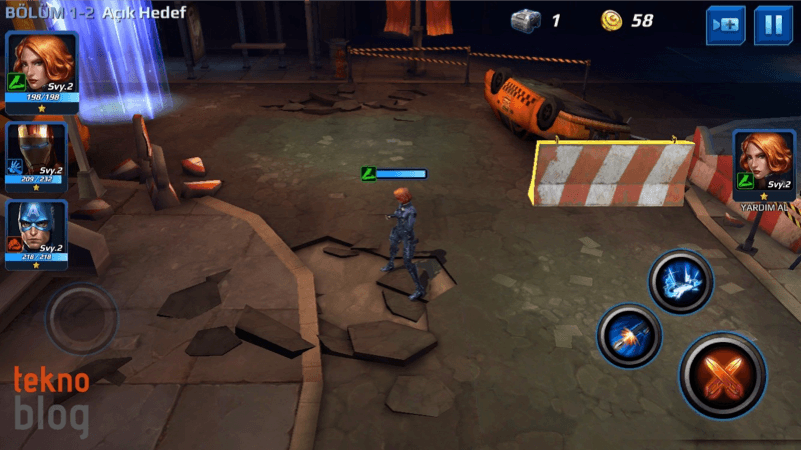Switch to the Captain America portrait
Screen dimensions: 801x450
click(37, 234)
